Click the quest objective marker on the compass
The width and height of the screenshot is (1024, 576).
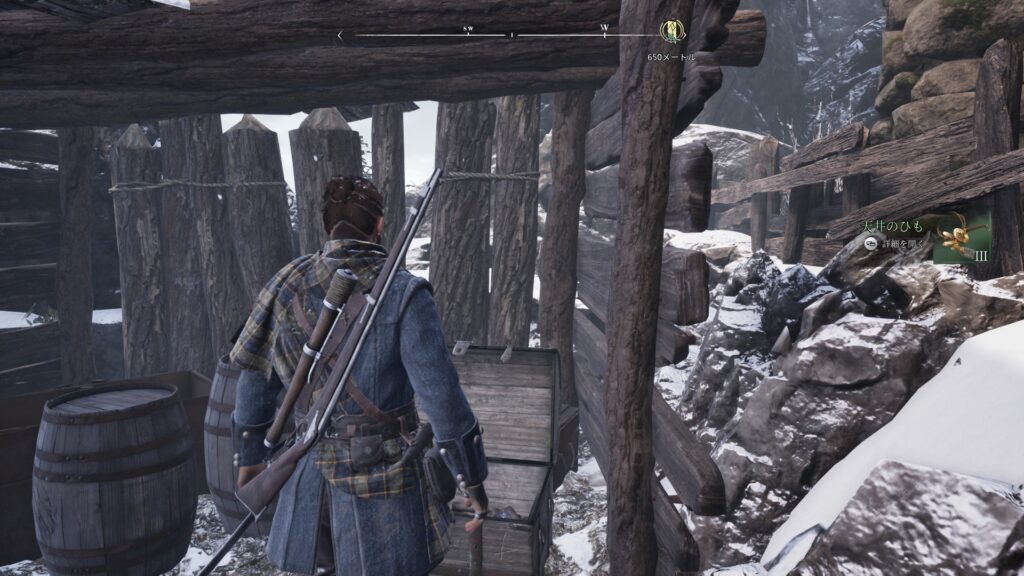672,32
